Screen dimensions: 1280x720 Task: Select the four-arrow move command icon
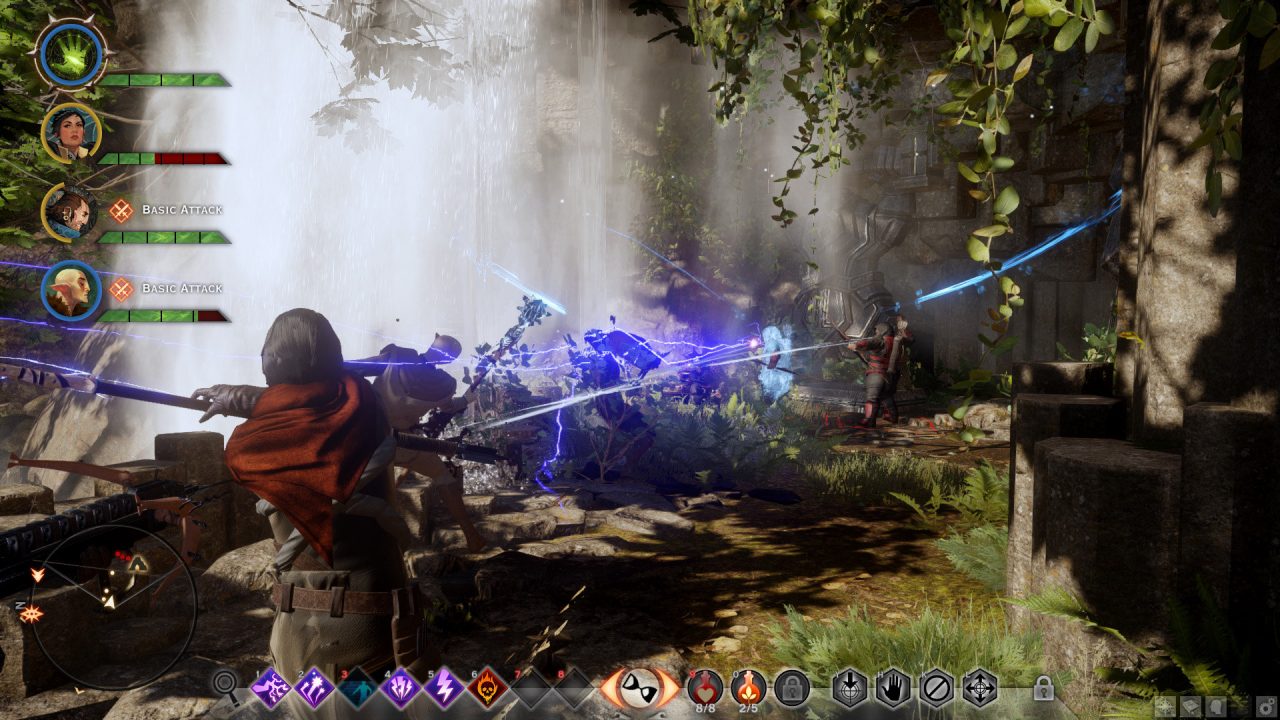pos(979,687)
